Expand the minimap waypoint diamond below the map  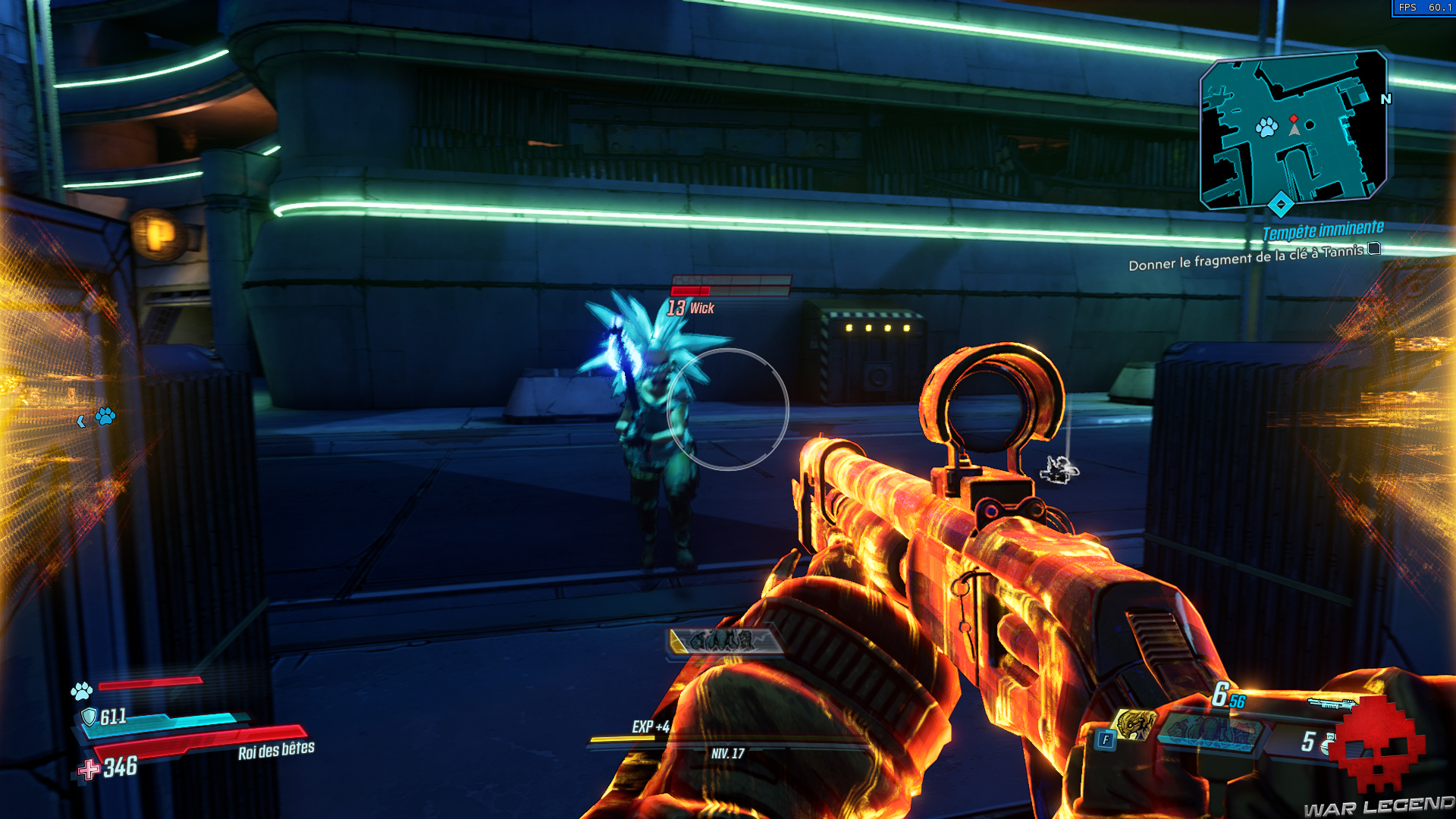click(x=1279, y=202)
